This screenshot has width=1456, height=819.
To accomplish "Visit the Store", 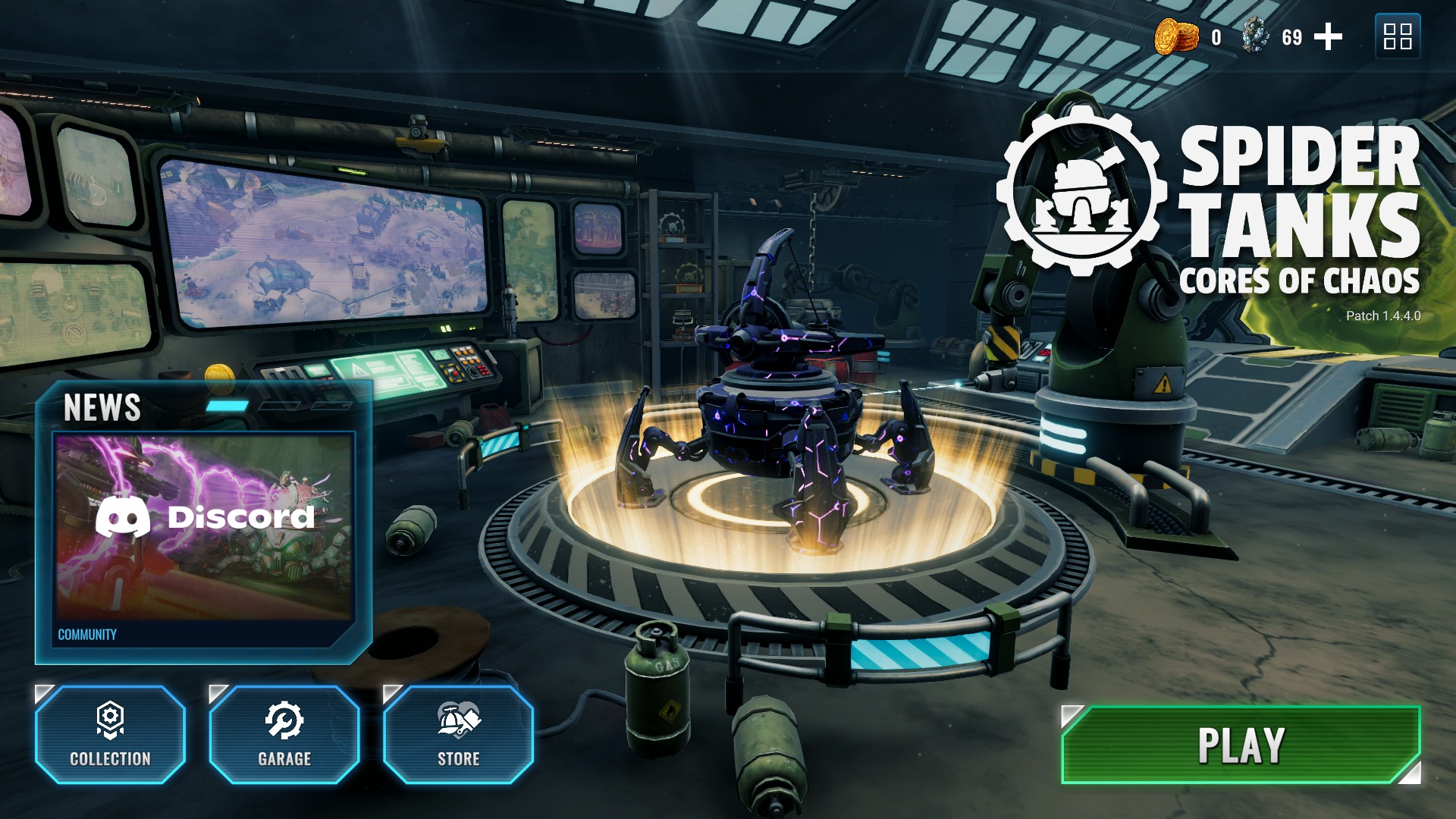I will pyautogui.click(x=459, y=734).
